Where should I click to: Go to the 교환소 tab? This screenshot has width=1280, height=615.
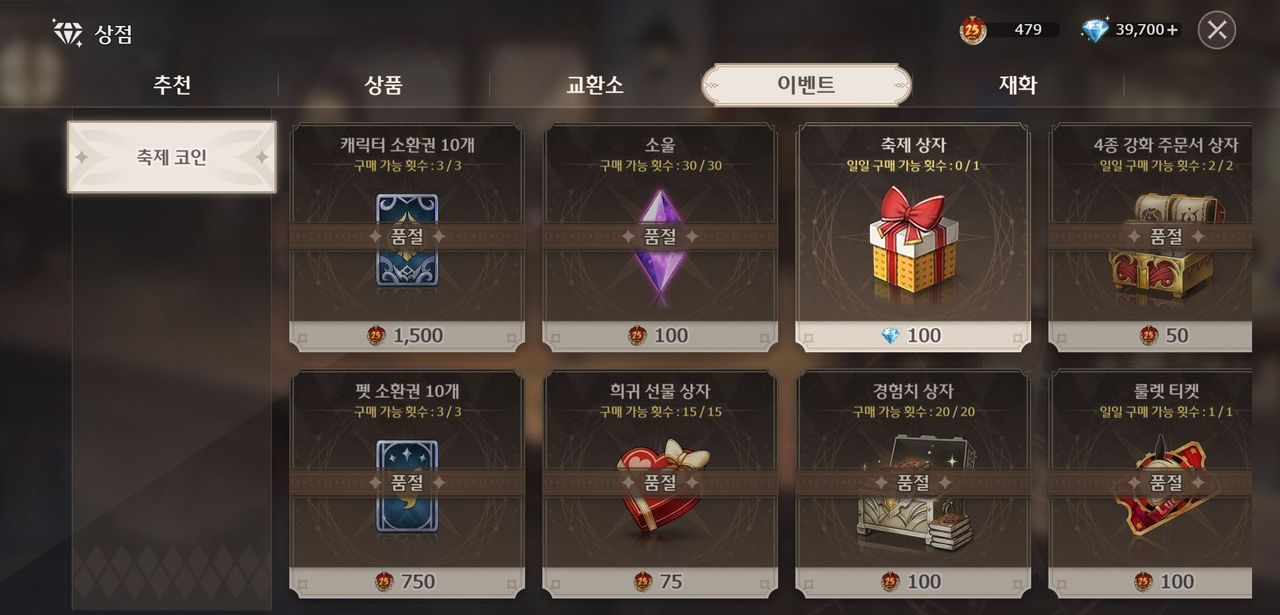pyautogui.click(x=595, y=85)
